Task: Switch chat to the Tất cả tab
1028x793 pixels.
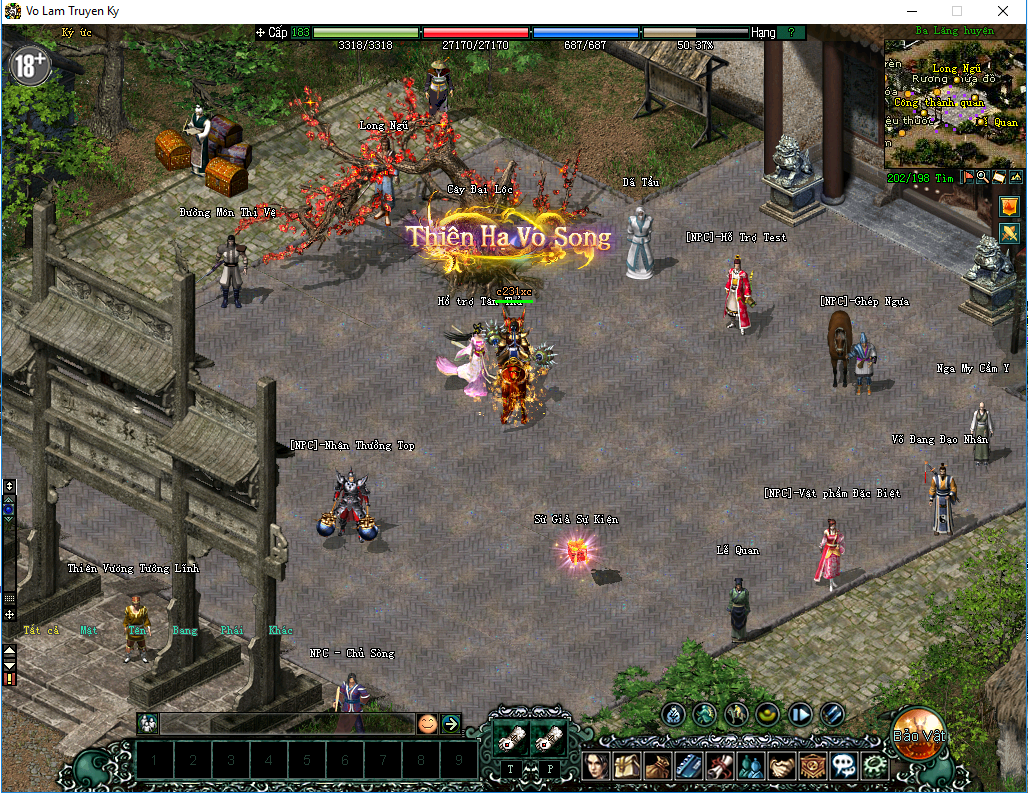Action: click(42, 630)
